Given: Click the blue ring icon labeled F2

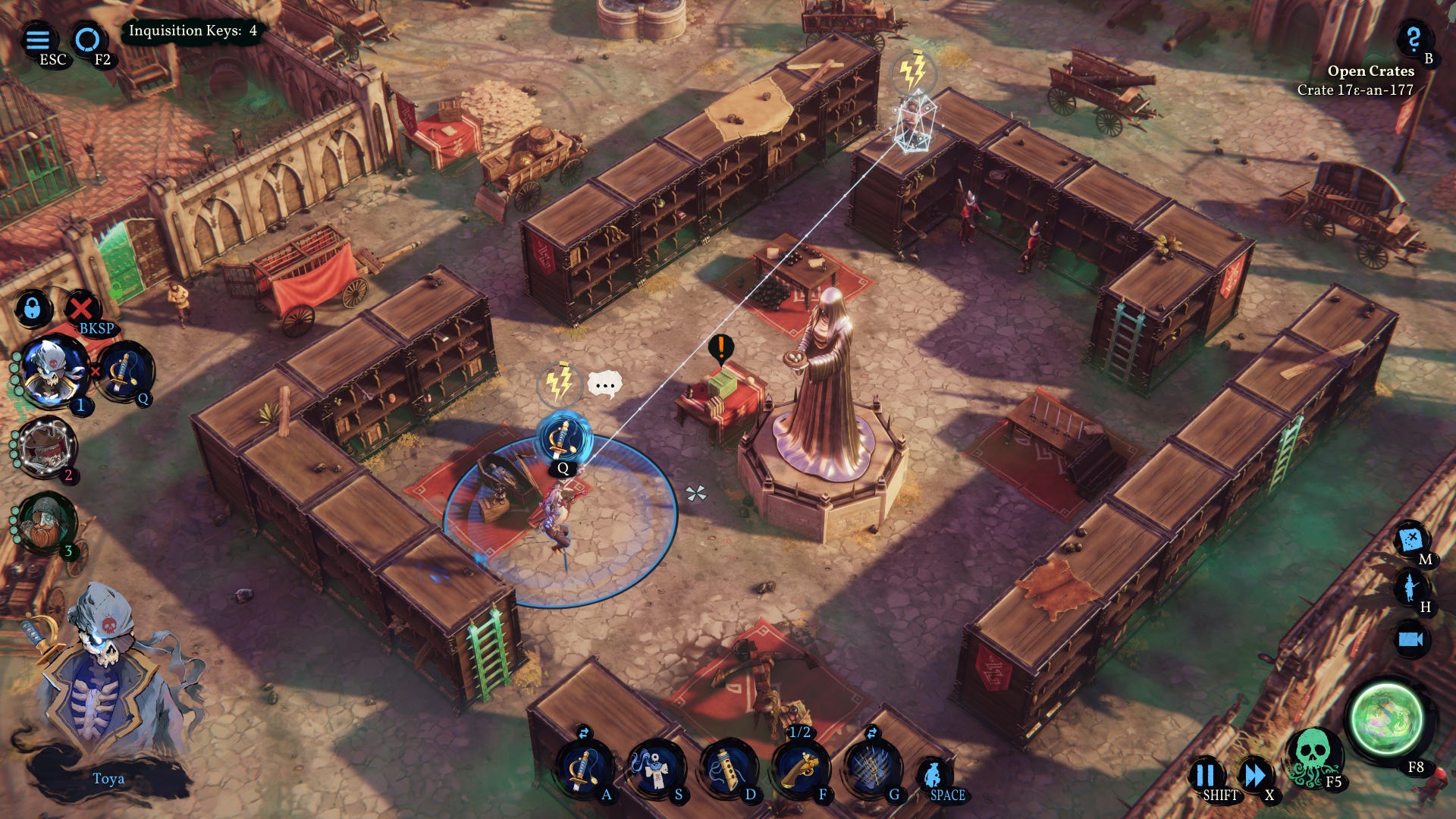Looking at the screenshot, I should [x=87, y=39].
